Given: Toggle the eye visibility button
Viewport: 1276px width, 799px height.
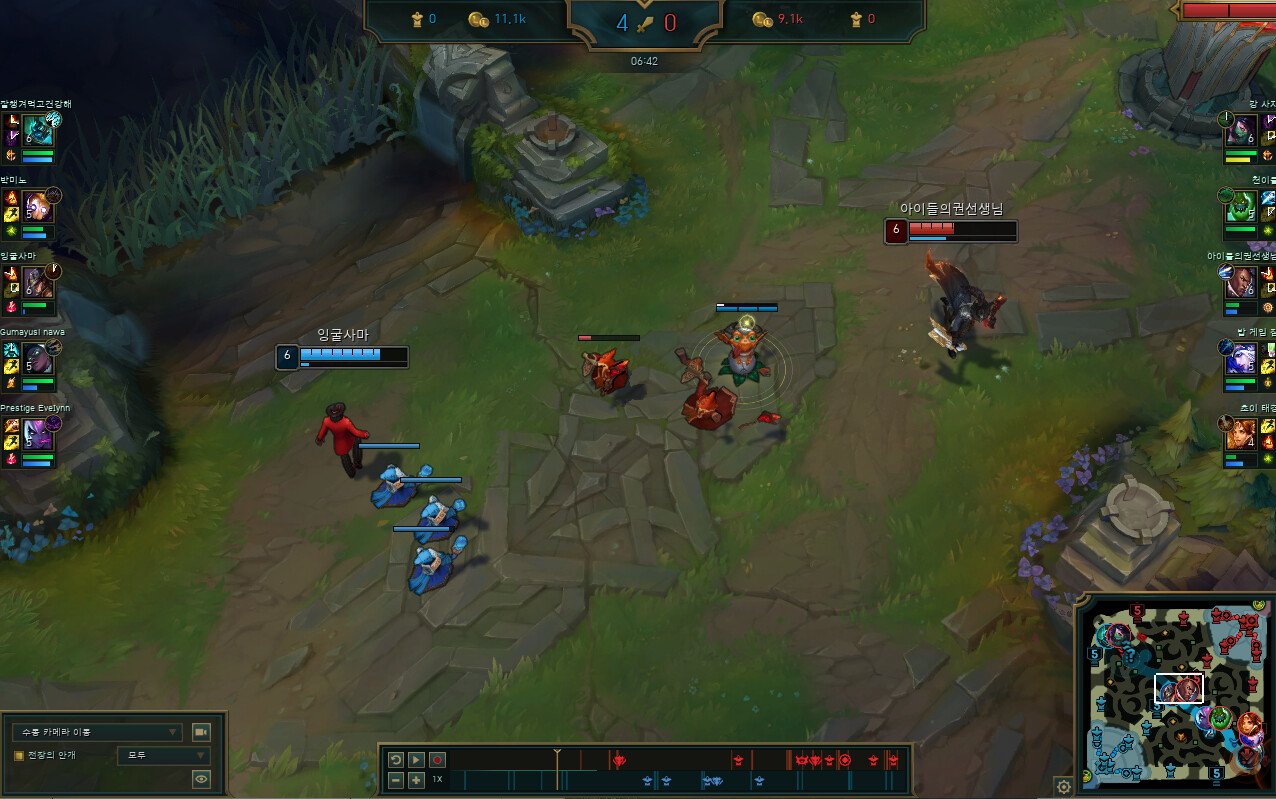Looking at the screenshot, I should pos(201,779).
